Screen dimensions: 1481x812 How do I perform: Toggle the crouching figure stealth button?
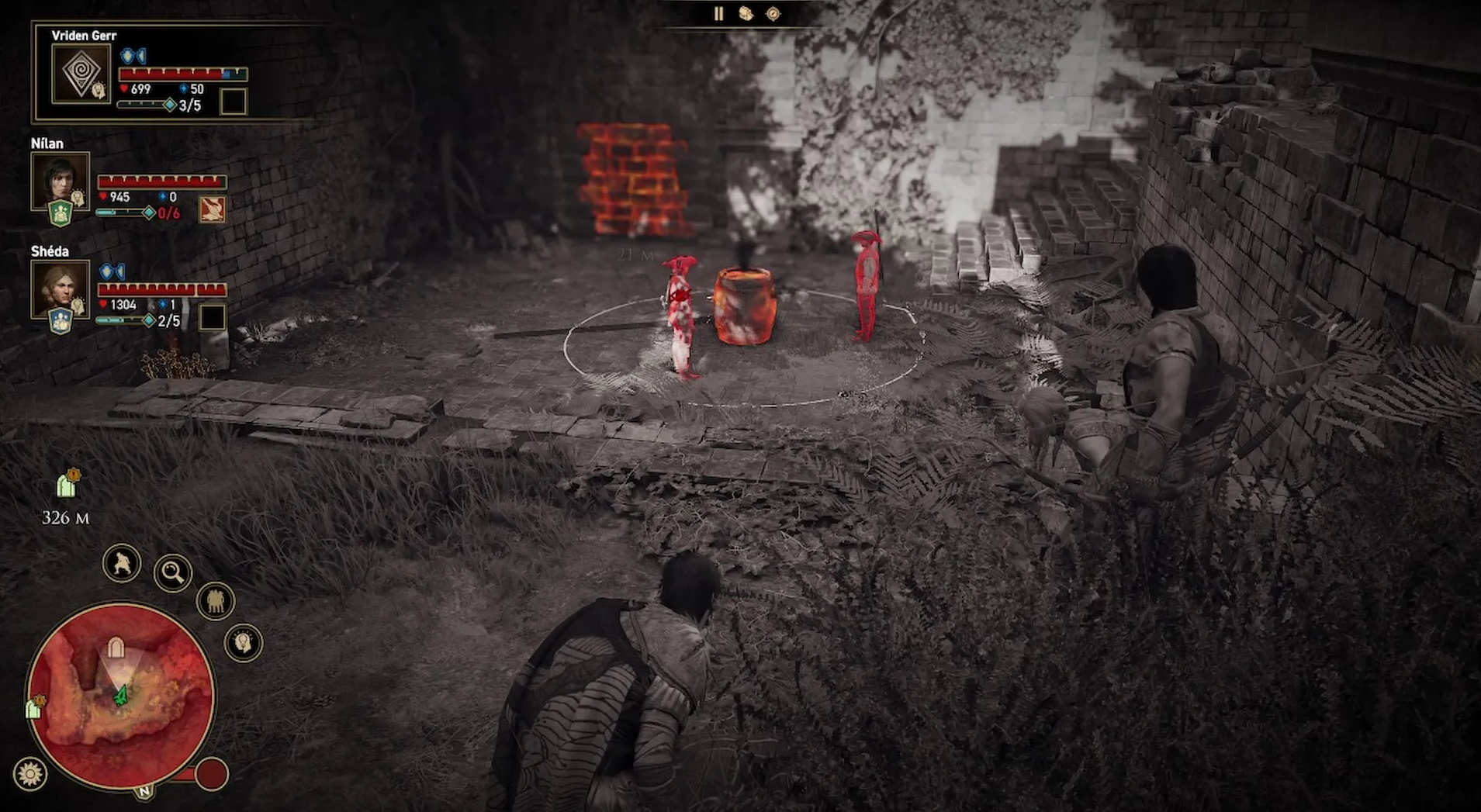coord(122,563)
